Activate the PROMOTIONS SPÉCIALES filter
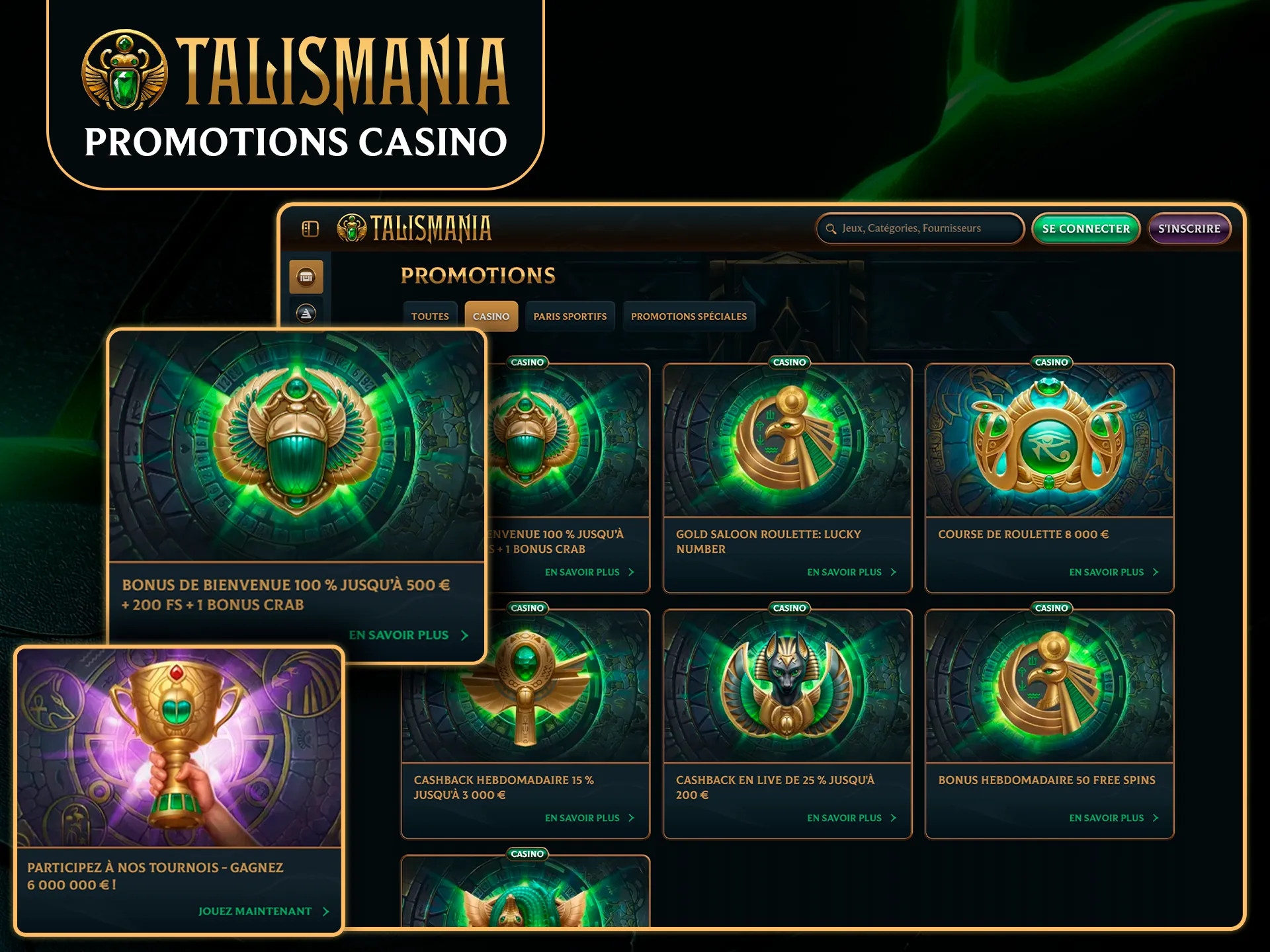This screenshot has height=952, width=1270. [689, 316]
